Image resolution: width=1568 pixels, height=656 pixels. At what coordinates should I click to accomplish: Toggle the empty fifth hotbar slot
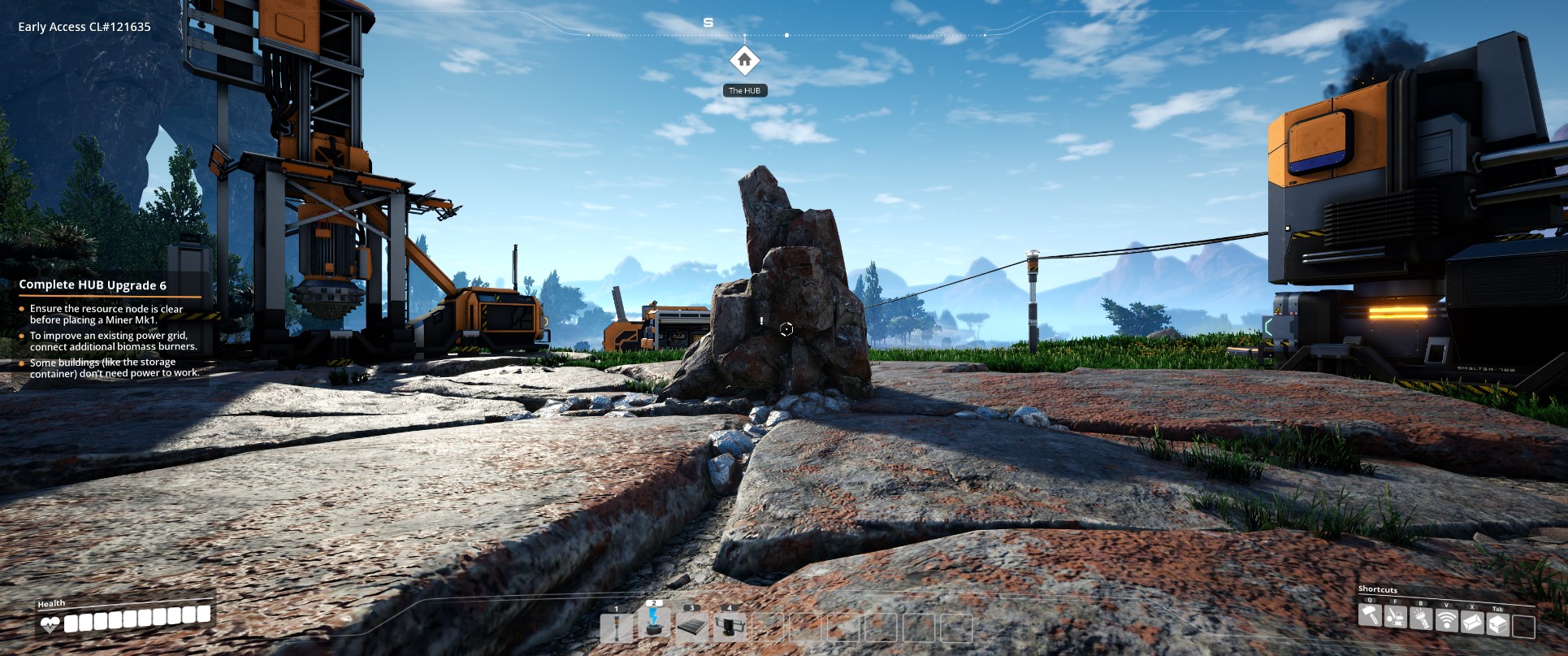(769, 628)
